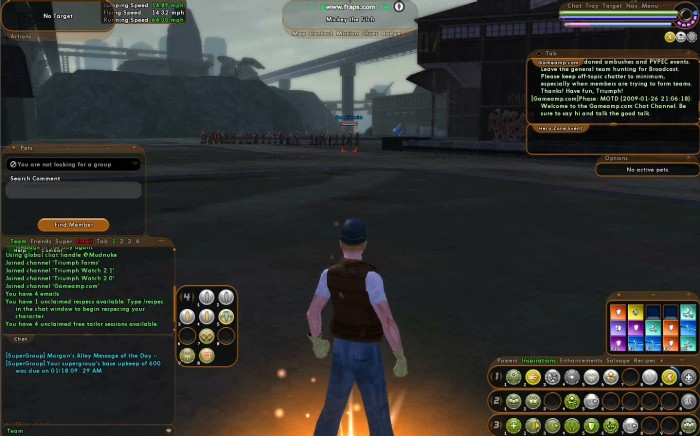Open the Salvage tab
Viewport: 700px width, 436px height.
[616, 360]
